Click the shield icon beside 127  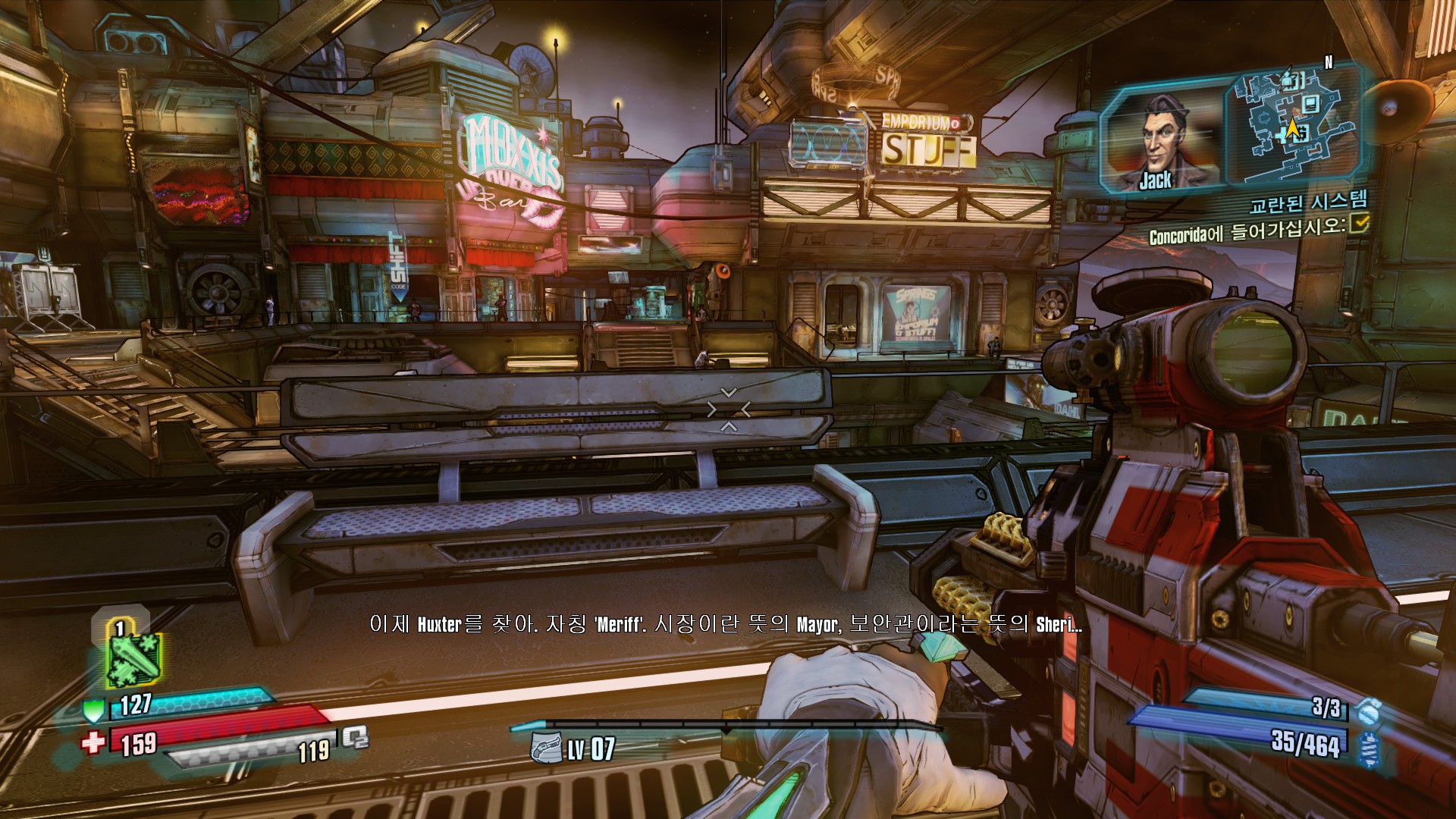[x=93, y=710]
